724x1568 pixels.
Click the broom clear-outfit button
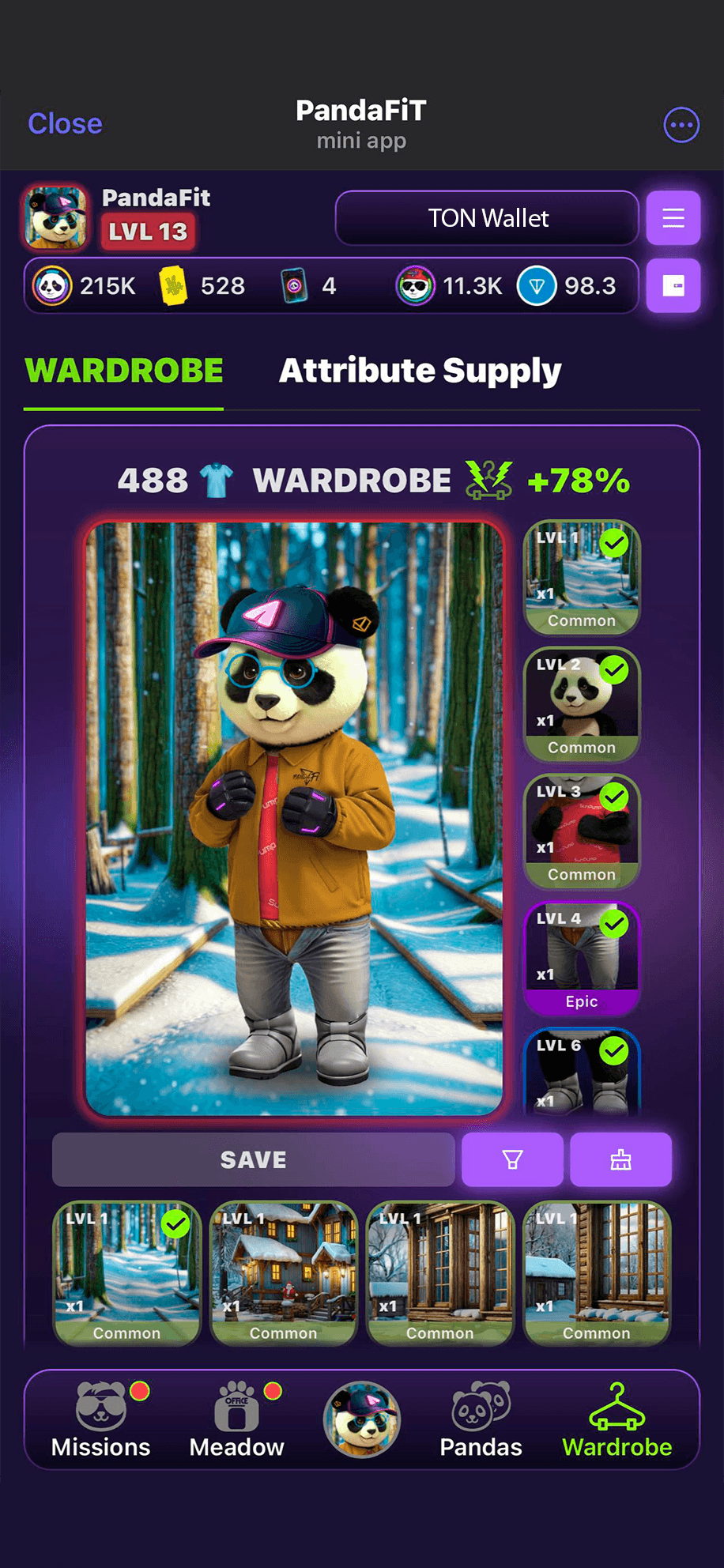tap(621, 1159)
